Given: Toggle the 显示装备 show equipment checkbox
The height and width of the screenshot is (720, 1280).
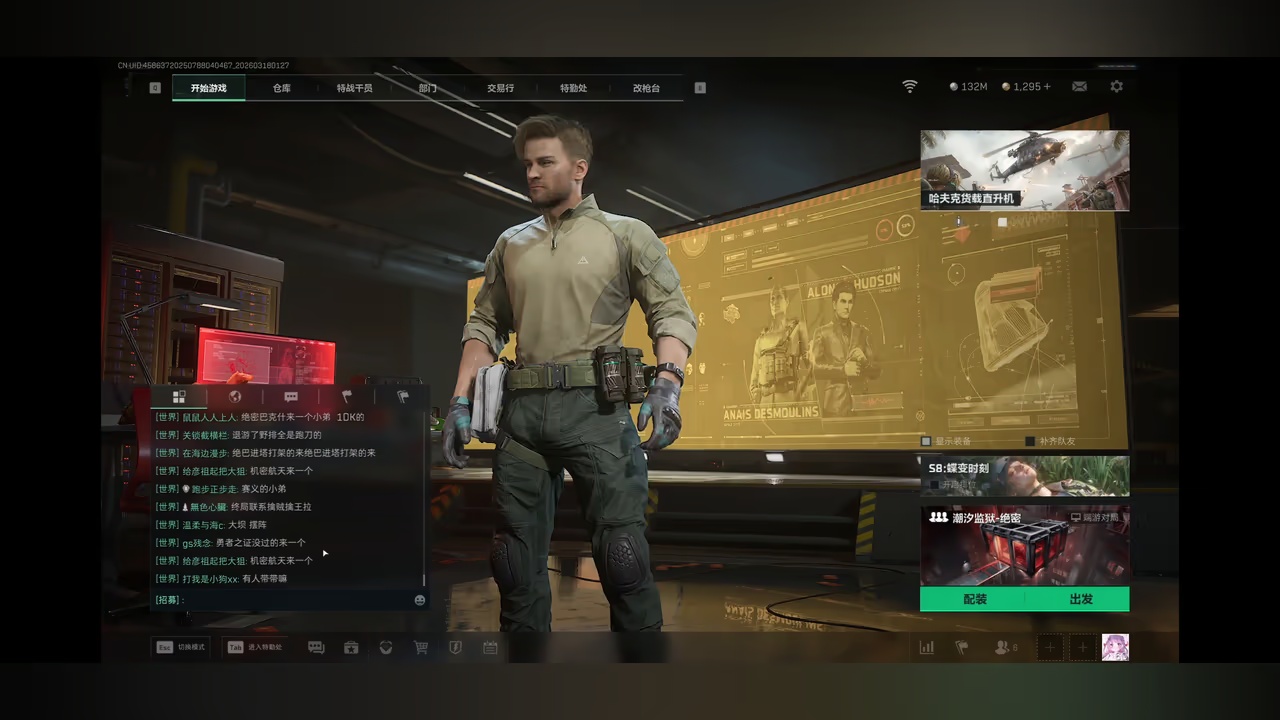Looking at the screenshot, I should (926, 441).
